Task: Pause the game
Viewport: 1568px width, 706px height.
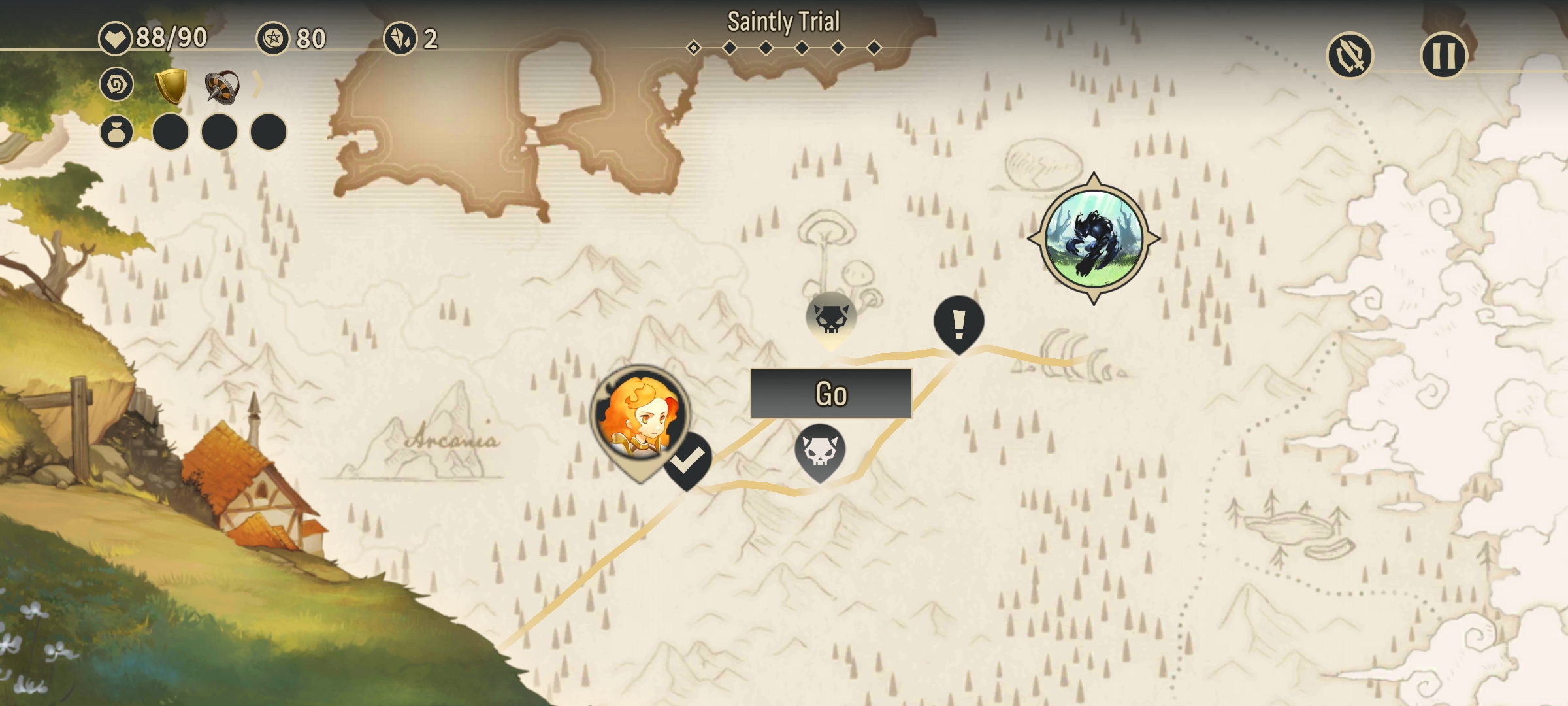Action: pos(1444,56)
